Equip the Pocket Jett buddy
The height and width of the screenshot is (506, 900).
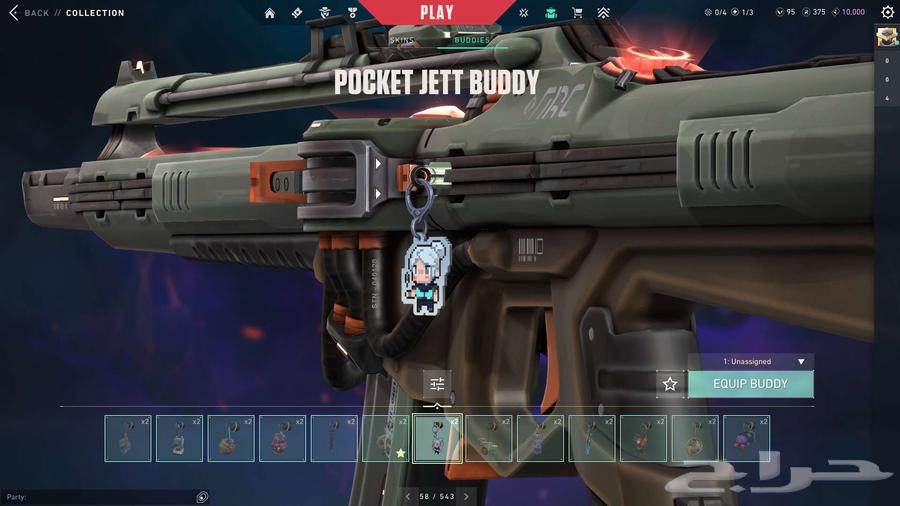[750, 384]
